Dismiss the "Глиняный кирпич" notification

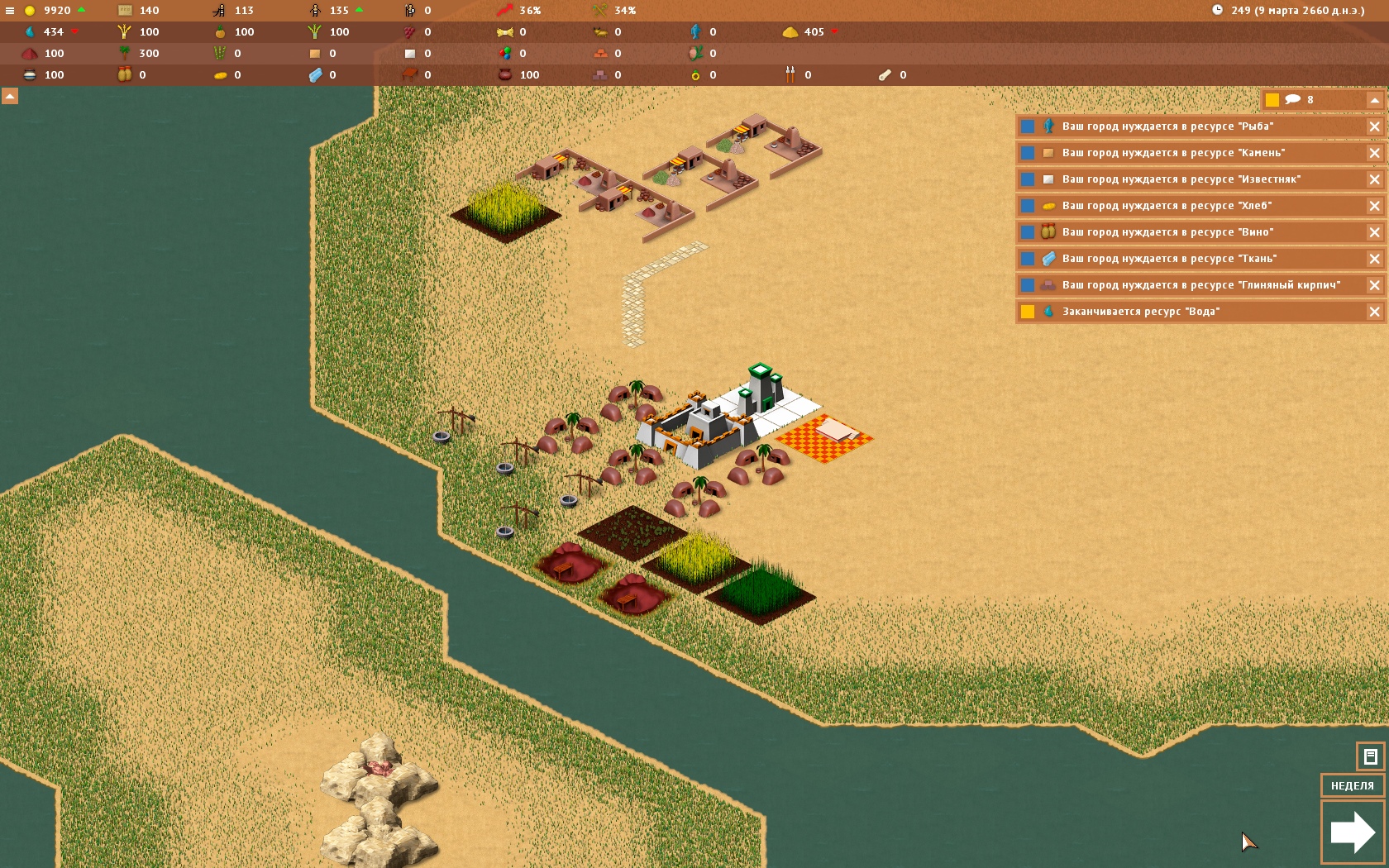1374,285
